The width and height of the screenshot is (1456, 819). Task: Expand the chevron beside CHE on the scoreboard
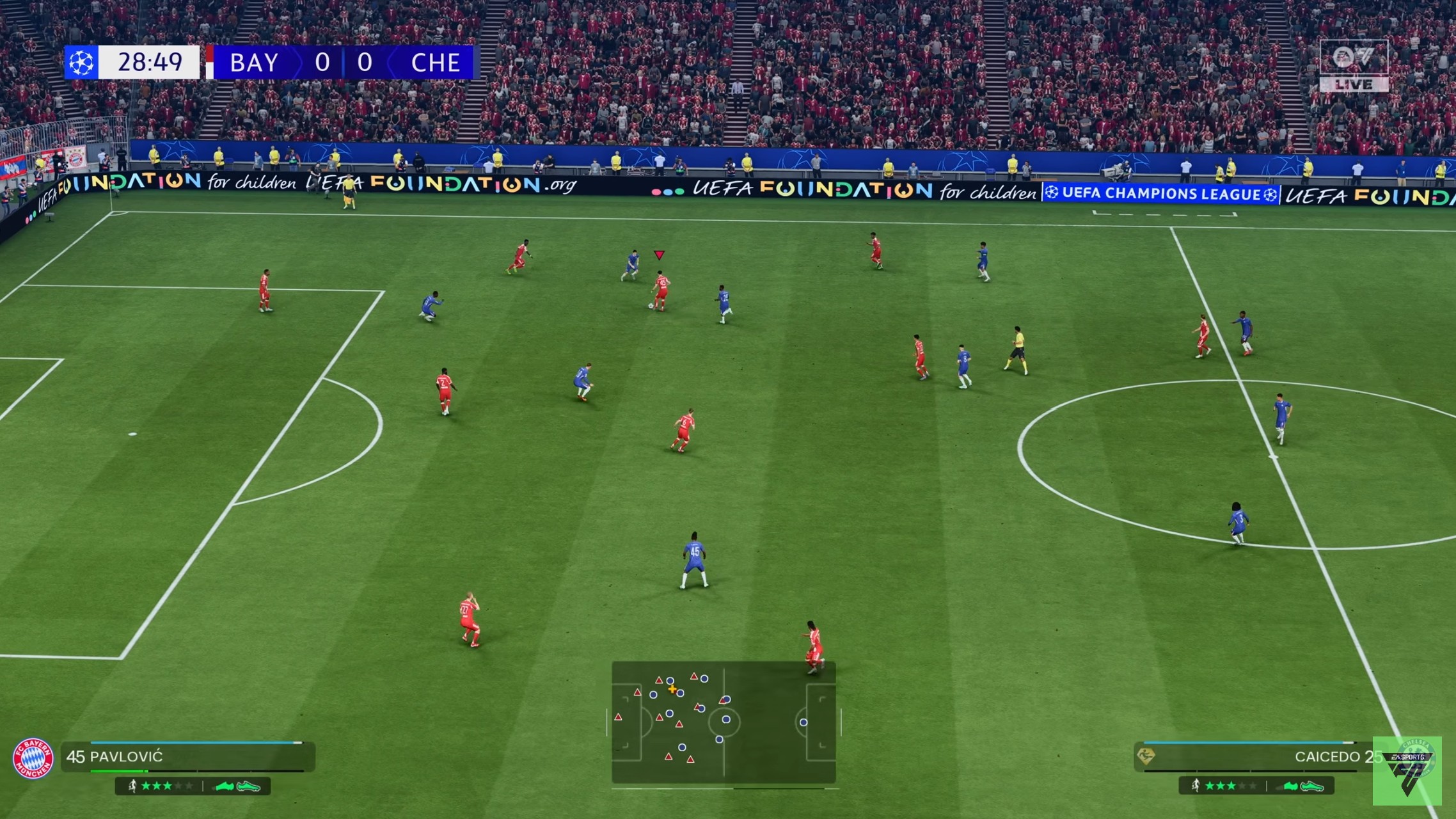[x=390, y=61]
